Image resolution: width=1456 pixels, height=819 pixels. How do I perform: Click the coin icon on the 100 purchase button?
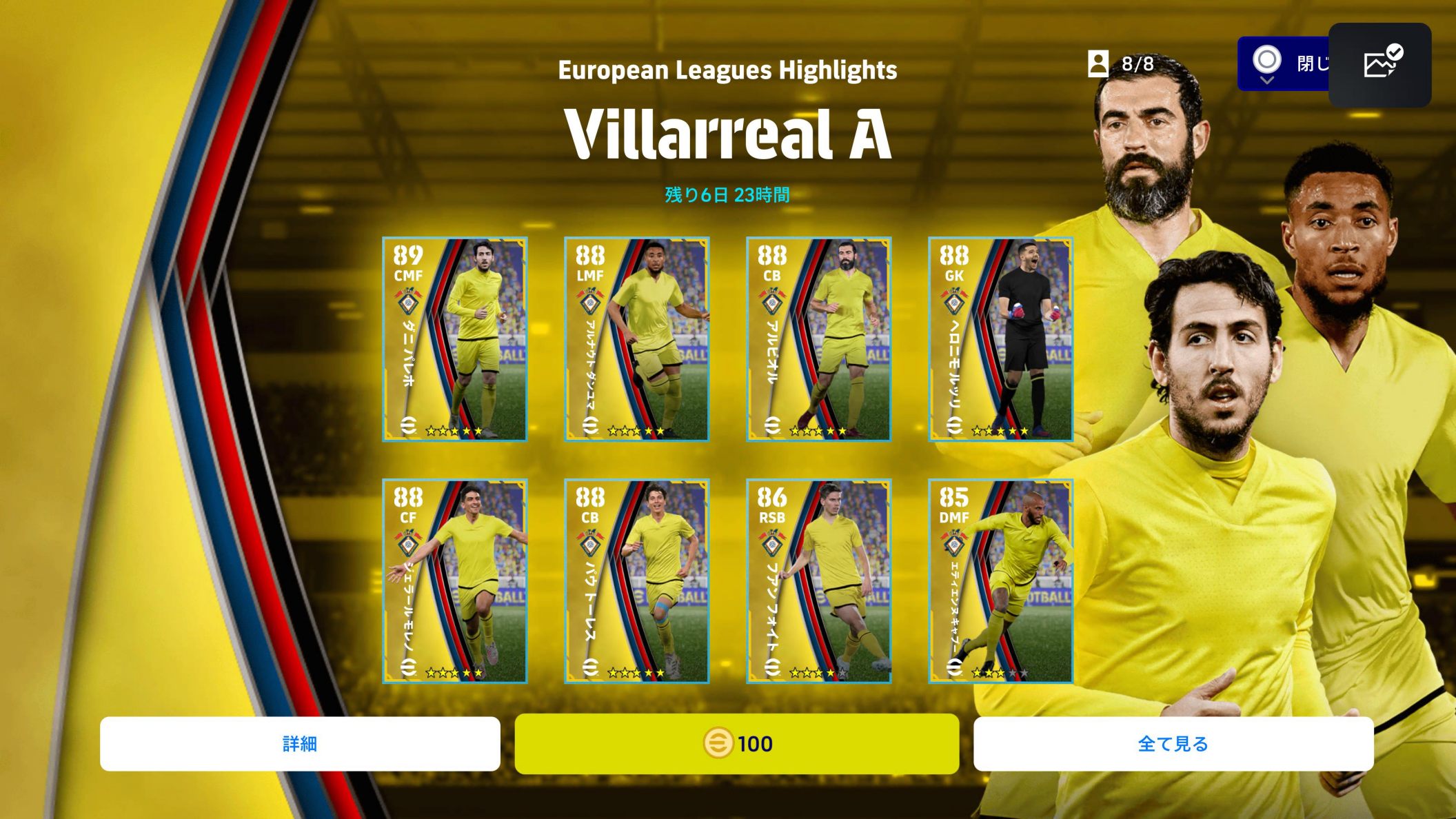point(718,743)
